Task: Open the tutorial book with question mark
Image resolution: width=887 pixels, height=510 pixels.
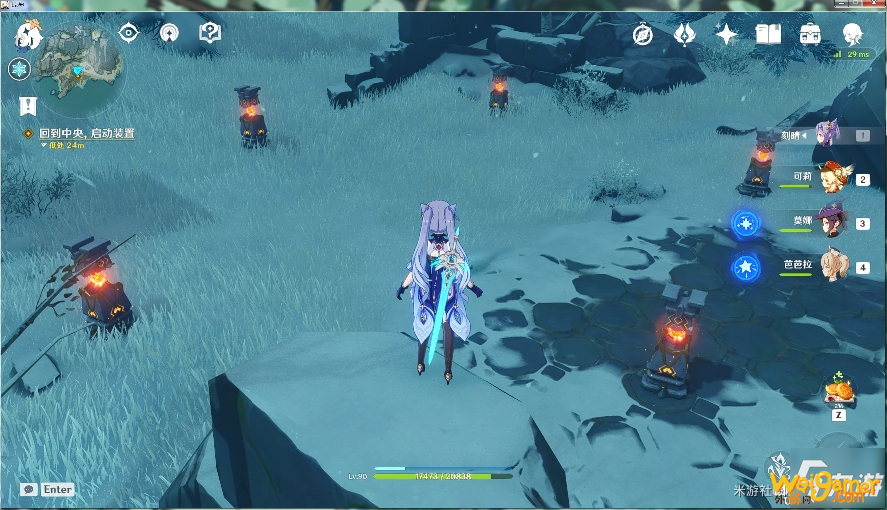Action: 209,33
